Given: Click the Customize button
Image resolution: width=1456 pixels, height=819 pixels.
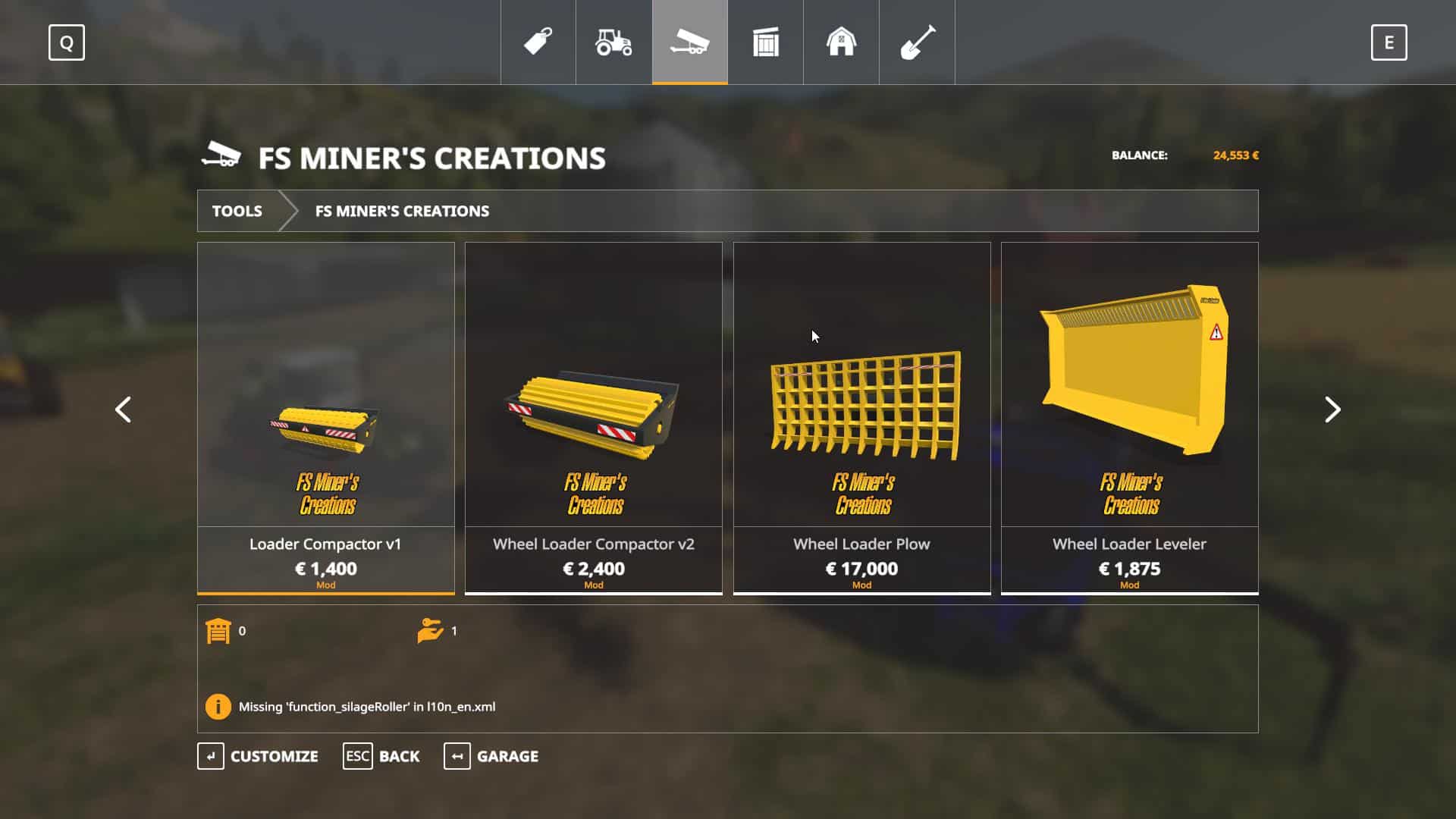Looking at the screenshot, I should tap(259, 756).
